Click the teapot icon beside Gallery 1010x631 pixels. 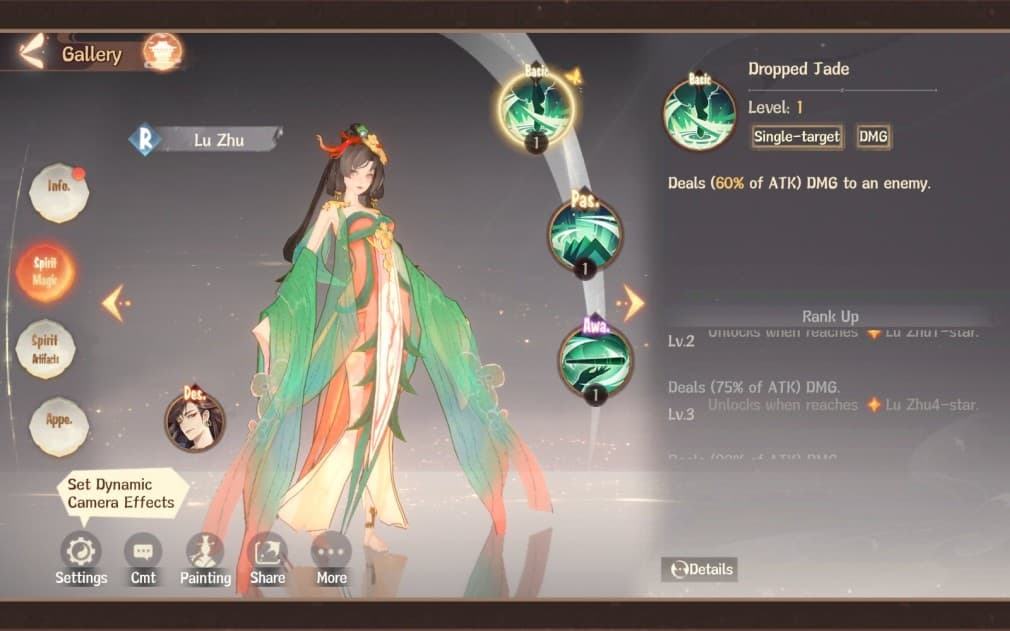[x=161, y=52]
